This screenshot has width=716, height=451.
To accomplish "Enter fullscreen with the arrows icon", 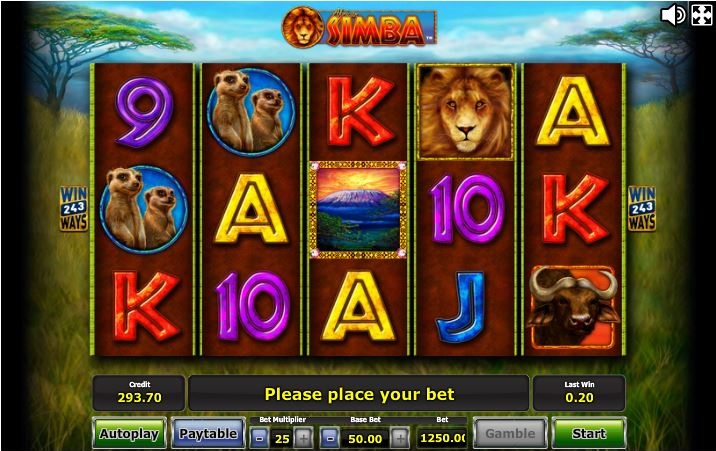I will click(x=701, y=14).
